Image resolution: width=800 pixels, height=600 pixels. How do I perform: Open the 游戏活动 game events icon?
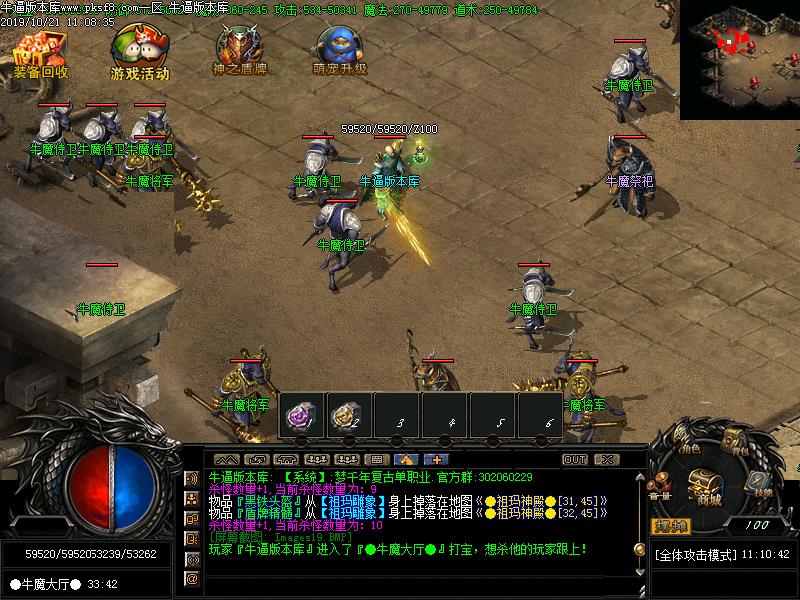pyautogui.click(x=139, y=52)
